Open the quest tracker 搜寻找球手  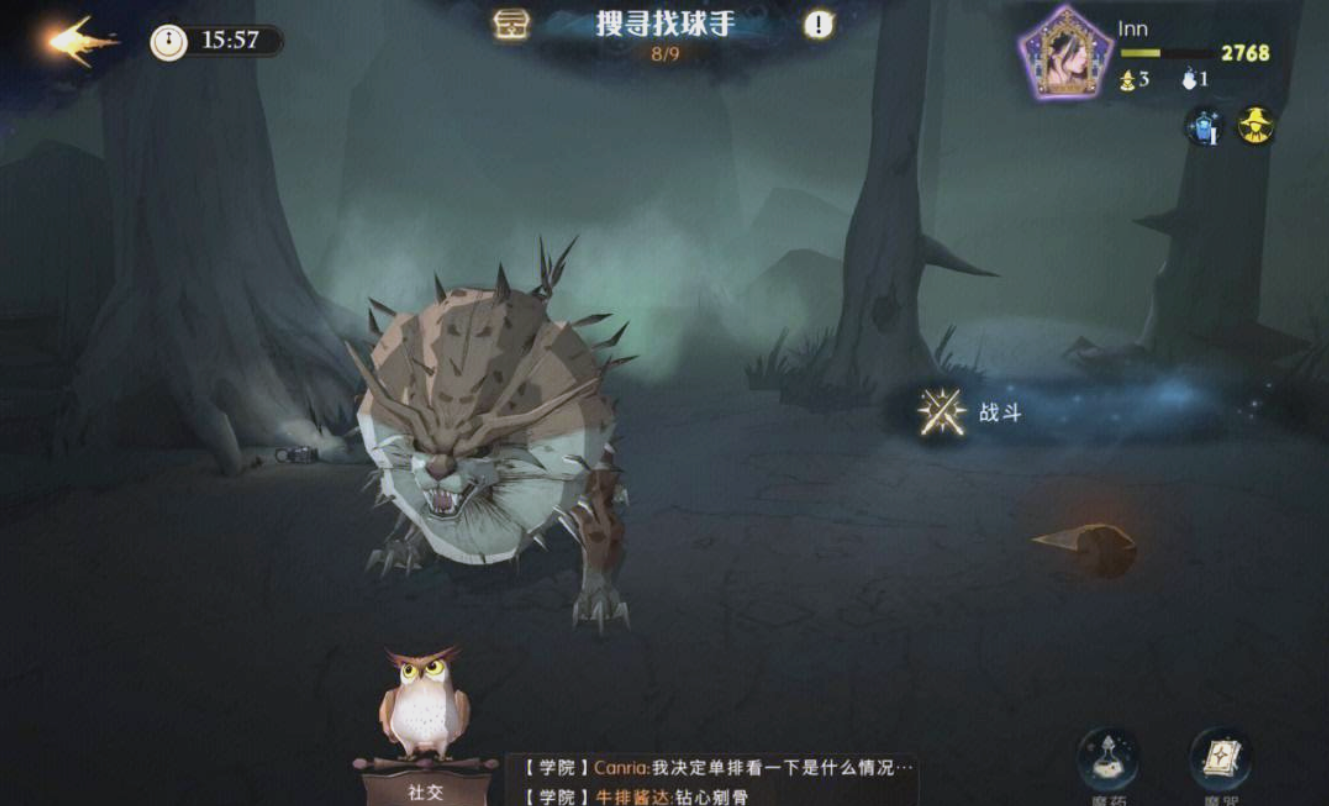[665, 25]
